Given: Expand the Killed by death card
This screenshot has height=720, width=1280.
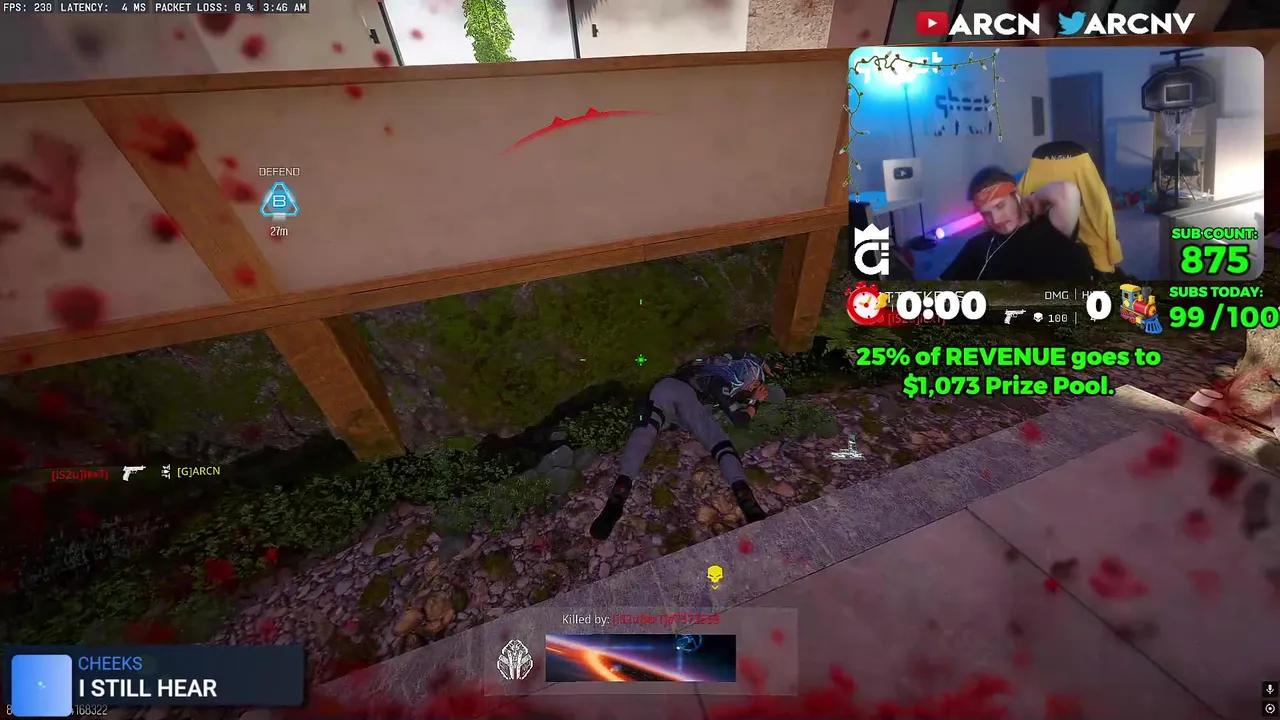Looking at the screenshot, I should (640, 650).
